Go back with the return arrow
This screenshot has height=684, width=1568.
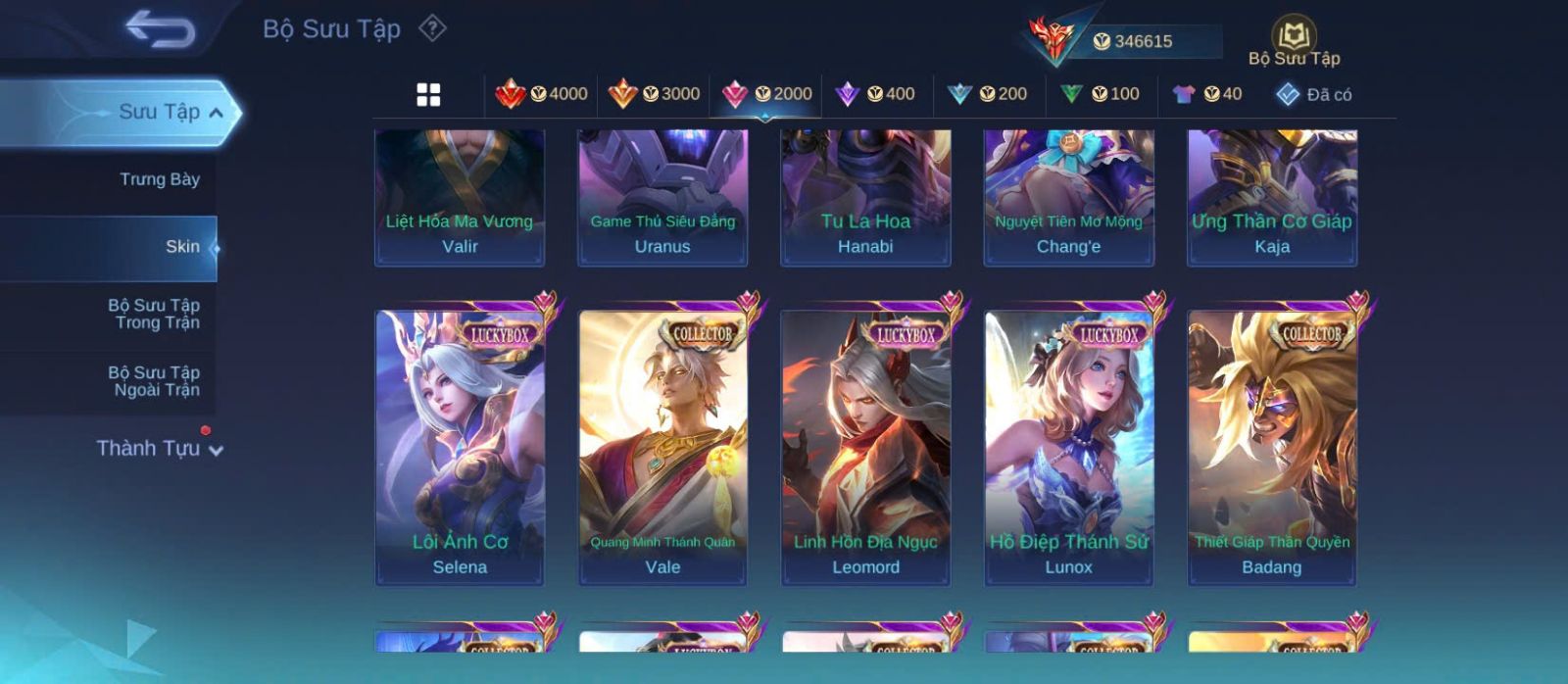pyautogui.click(x=161, y=29)
